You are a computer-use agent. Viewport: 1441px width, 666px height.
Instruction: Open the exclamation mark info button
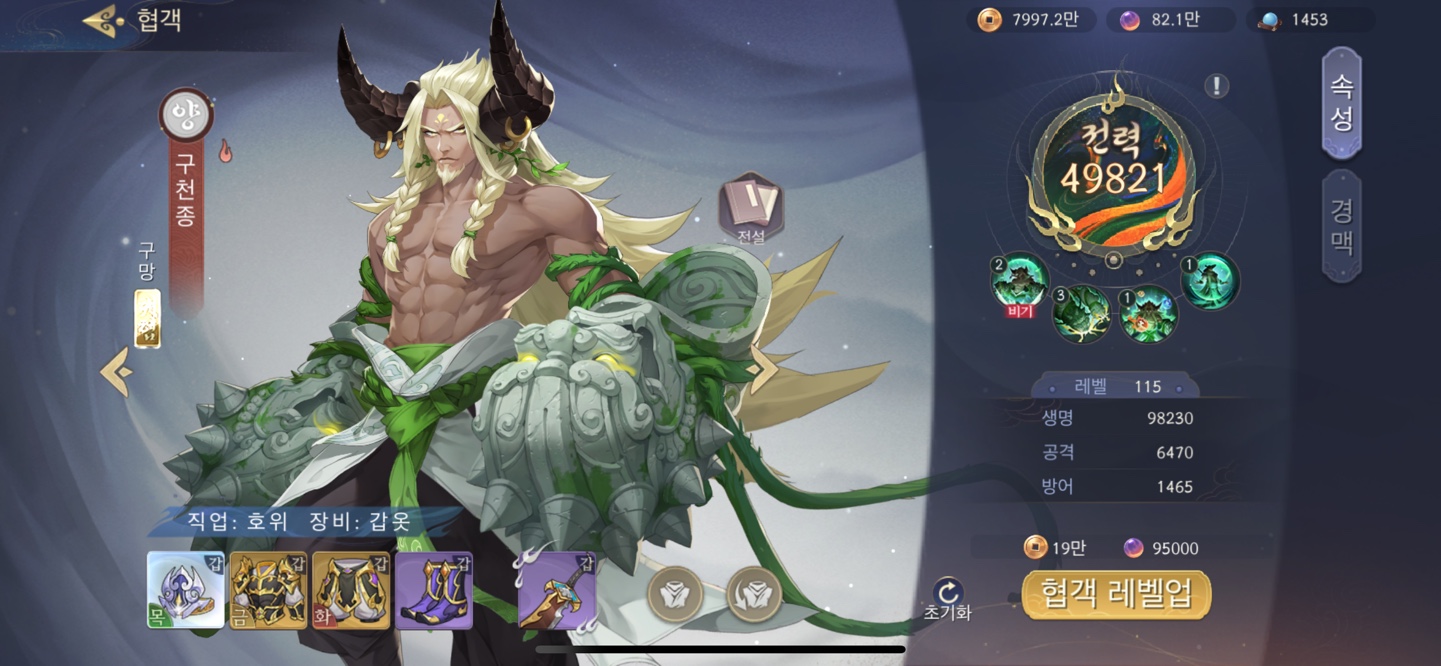[x=1216, y=86]
